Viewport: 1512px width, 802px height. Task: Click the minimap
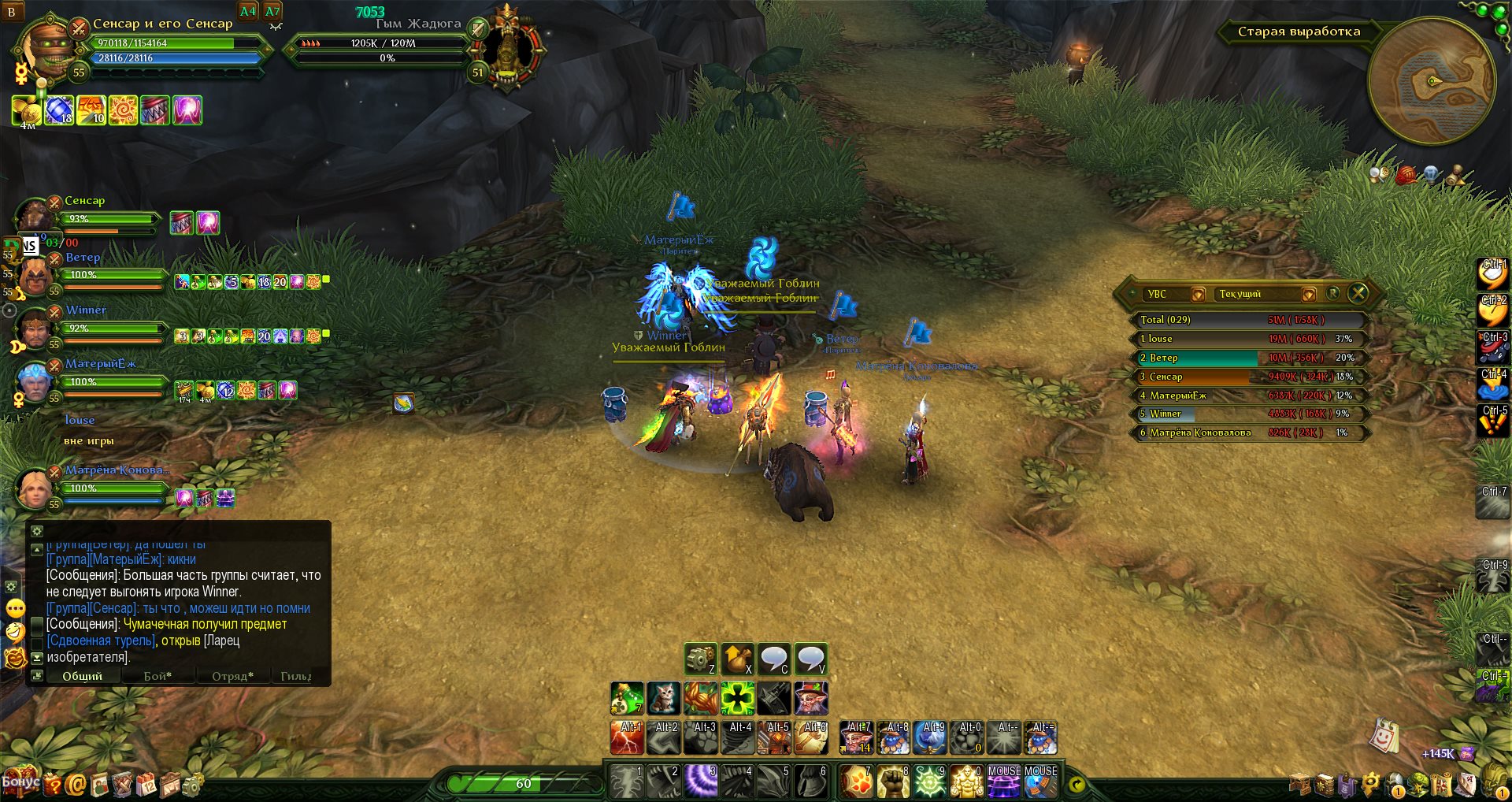point(1432,81)
